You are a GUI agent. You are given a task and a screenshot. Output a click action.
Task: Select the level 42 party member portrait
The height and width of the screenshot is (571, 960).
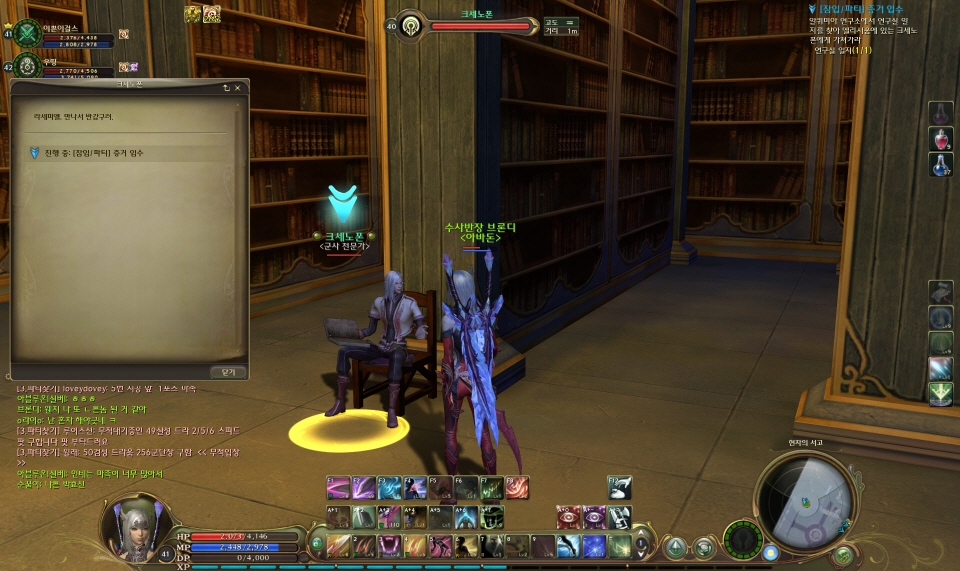[x=29, y=68]
